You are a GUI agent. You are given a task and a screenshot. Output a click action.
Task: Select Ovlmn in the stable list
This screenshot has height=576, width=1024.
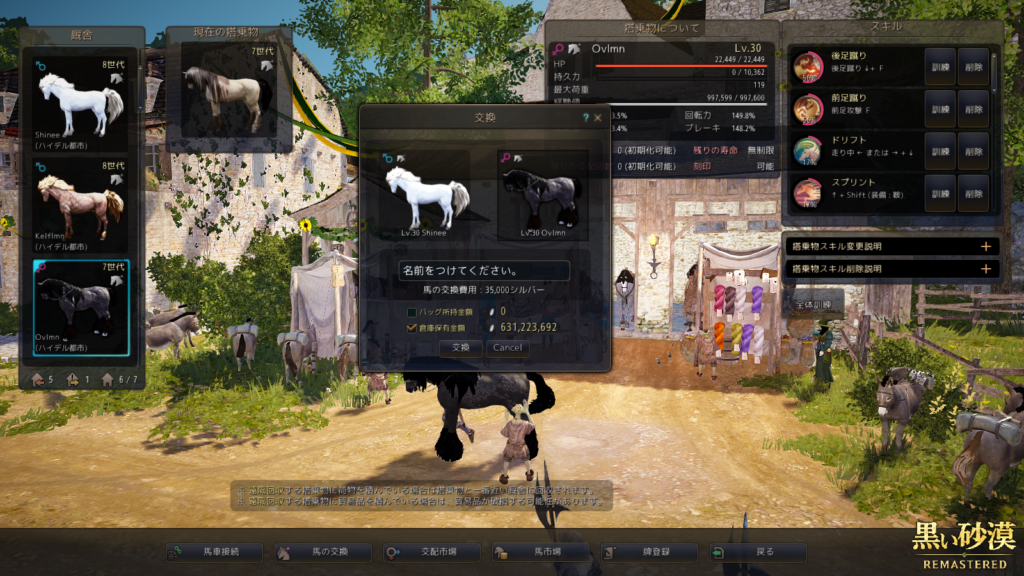(81, 306)
